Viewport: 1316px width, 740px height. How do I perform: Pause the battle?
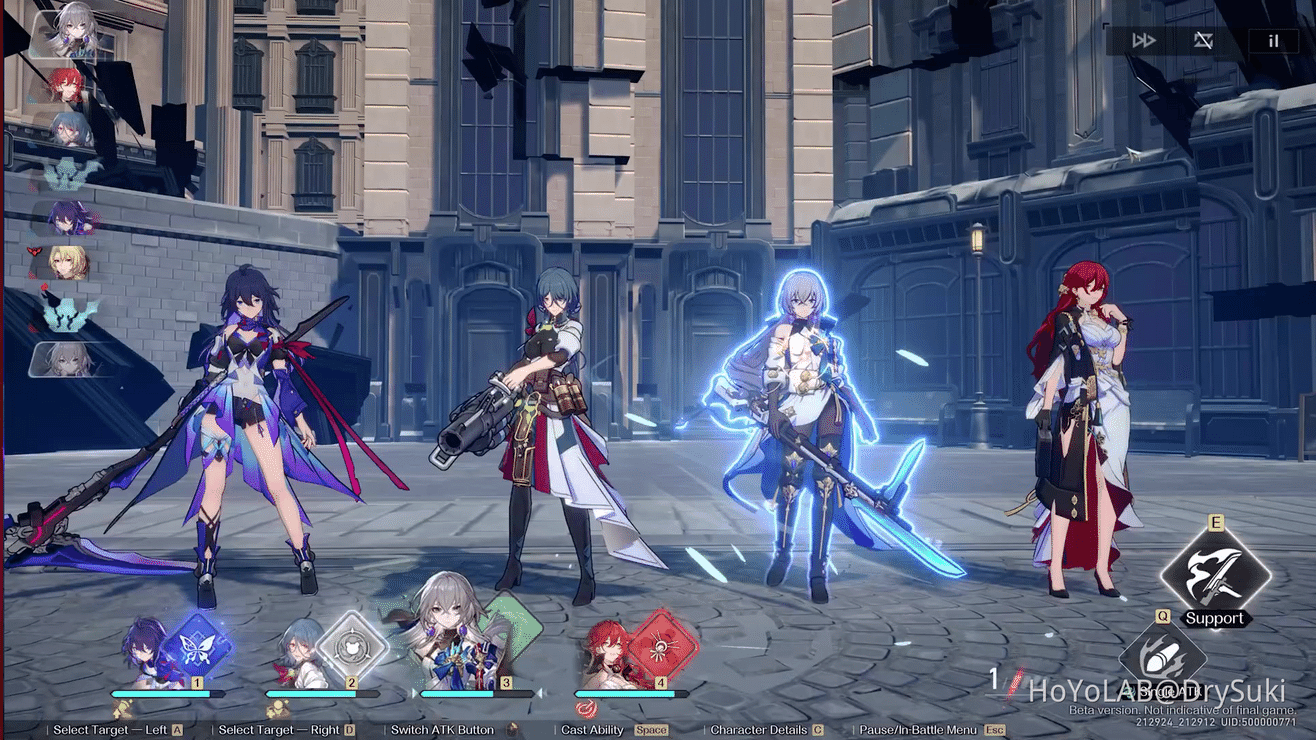pos(1273,41)
